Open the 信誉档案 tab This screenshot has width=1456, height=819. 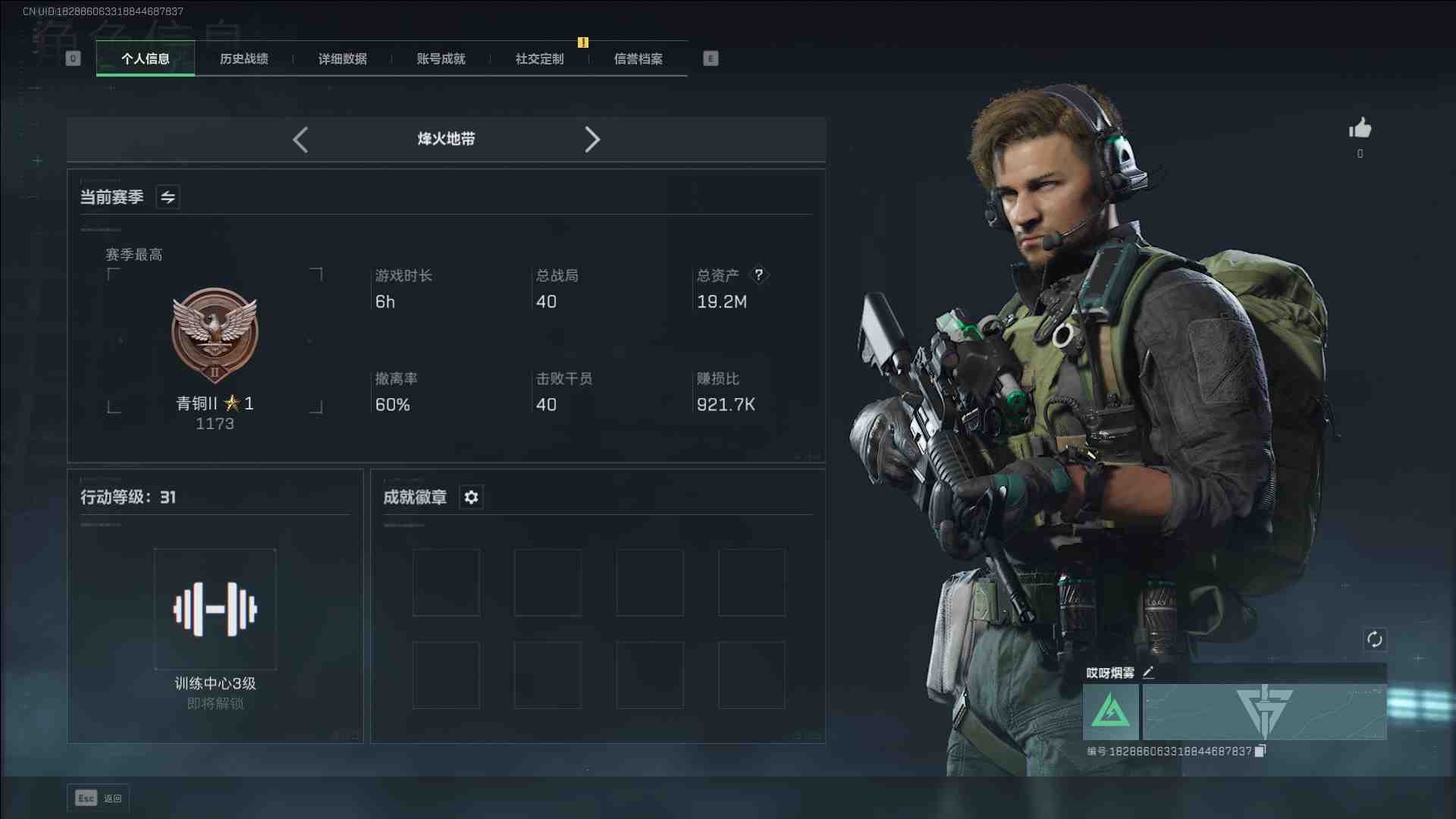point(639,59)
